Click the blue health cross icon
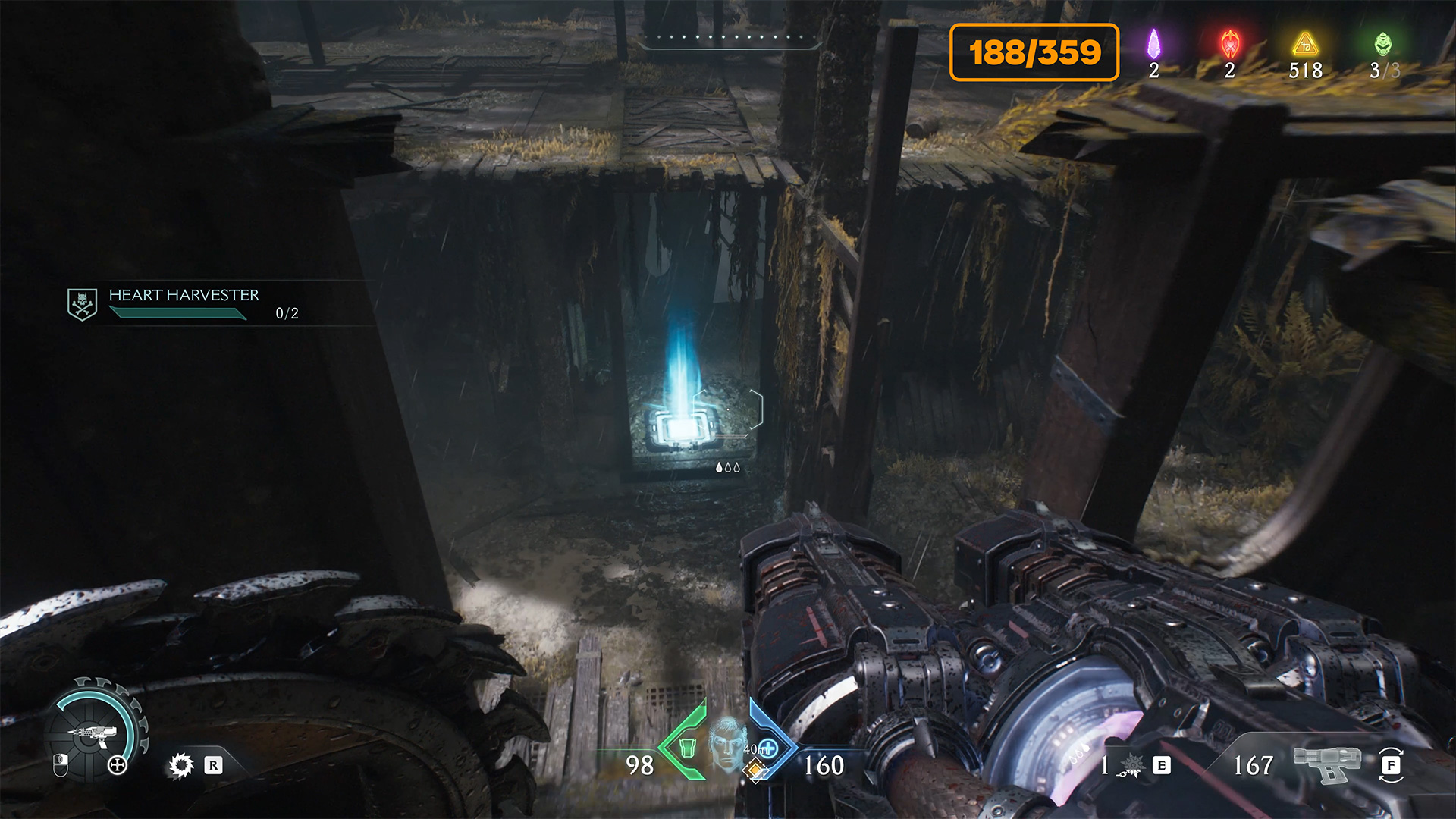Viewport: 1456px width, 819px height. click(769, 748)
